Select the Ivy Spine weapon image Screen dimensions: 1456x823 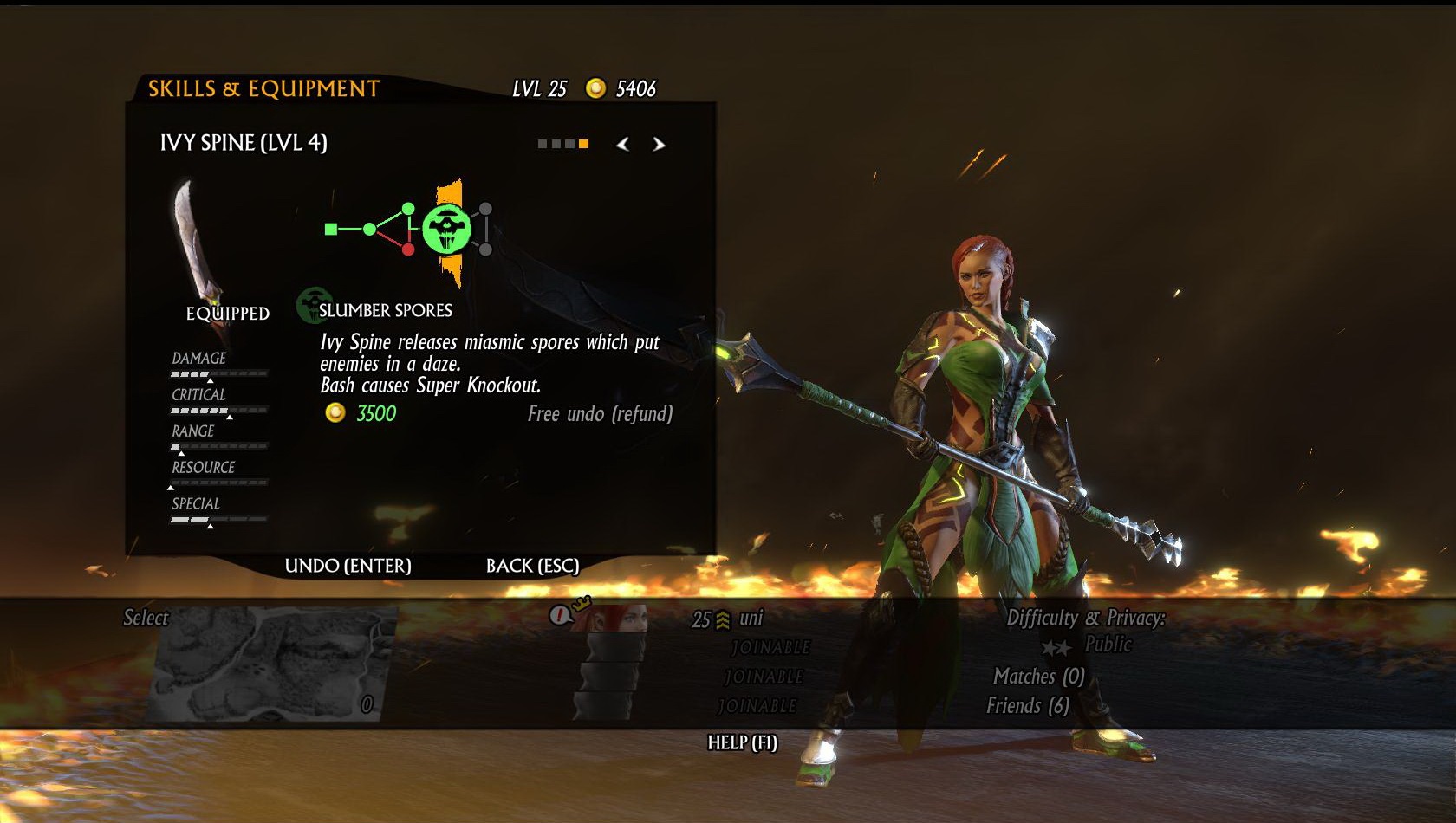[195, 238]
